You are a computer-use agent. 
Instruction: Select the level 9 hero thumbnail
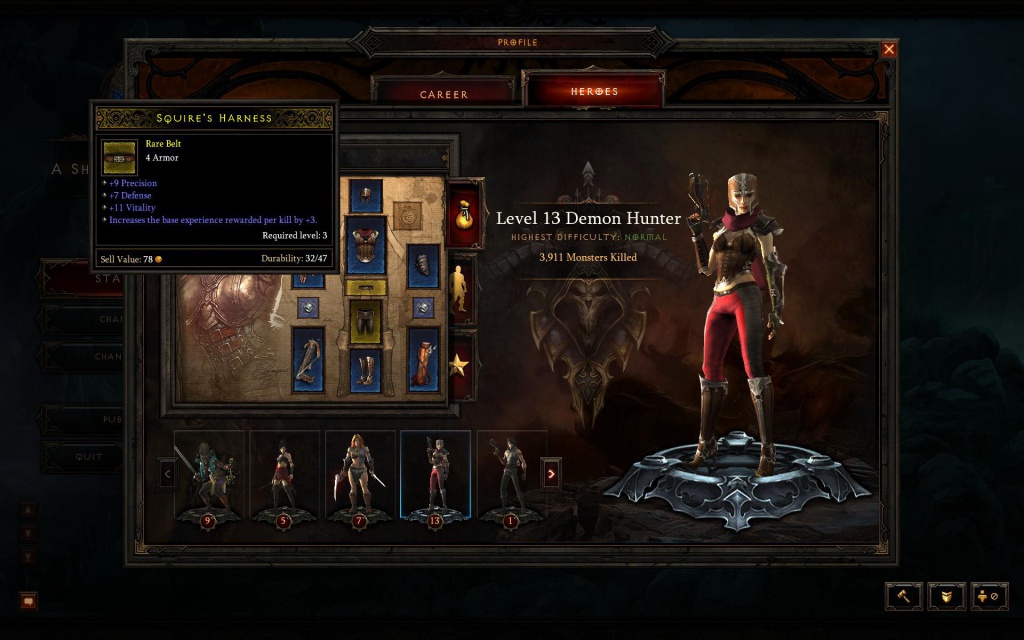(209, 475)
